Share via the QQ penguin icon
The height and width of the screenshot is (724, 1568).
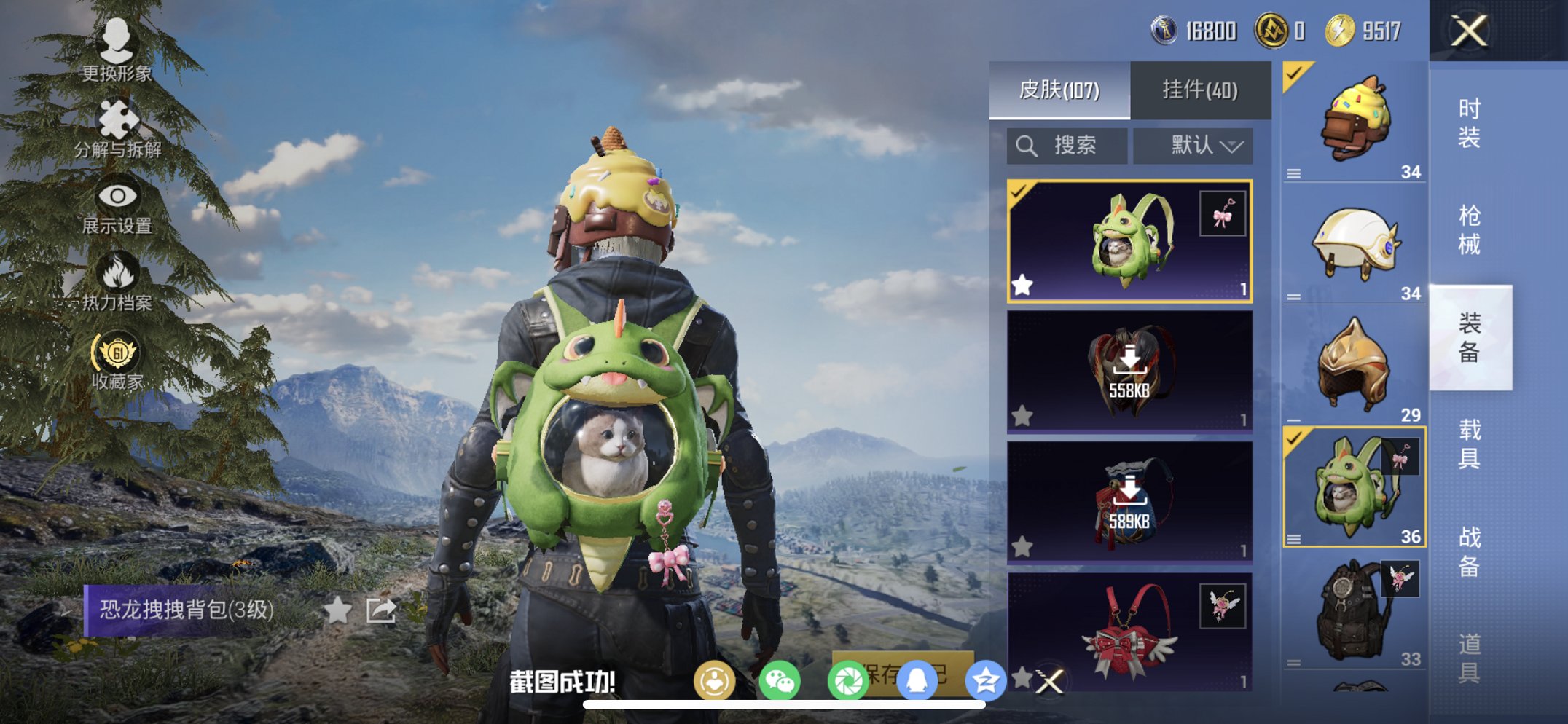coord(917,680)
